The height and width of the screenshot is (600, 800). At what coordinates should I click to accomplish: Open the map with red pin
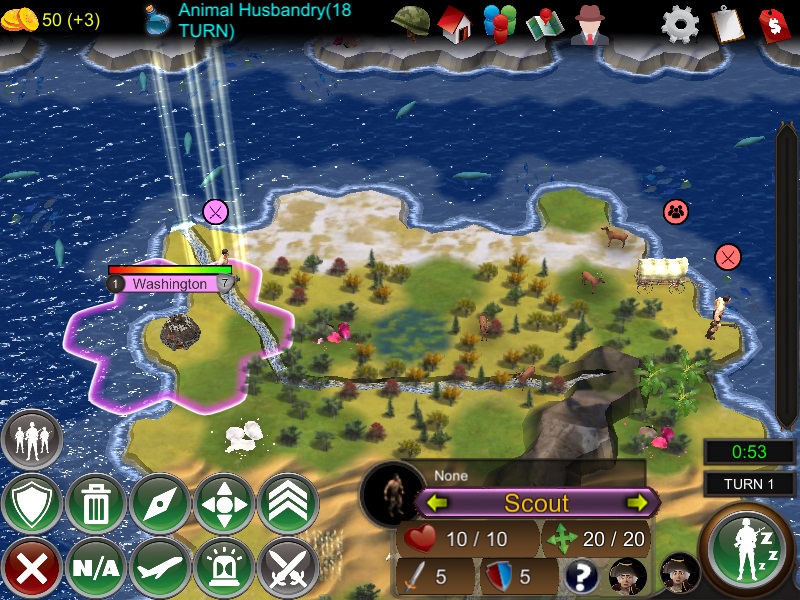tap(545, 23)
